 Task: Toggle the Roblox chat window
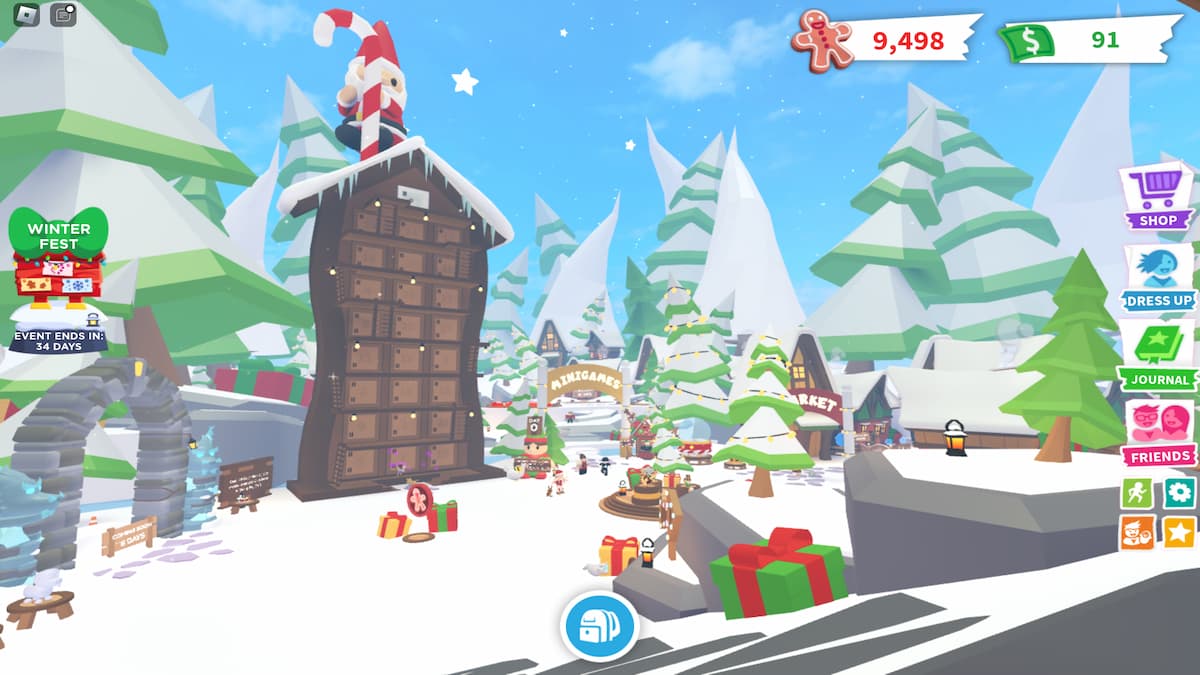[63, 14]
